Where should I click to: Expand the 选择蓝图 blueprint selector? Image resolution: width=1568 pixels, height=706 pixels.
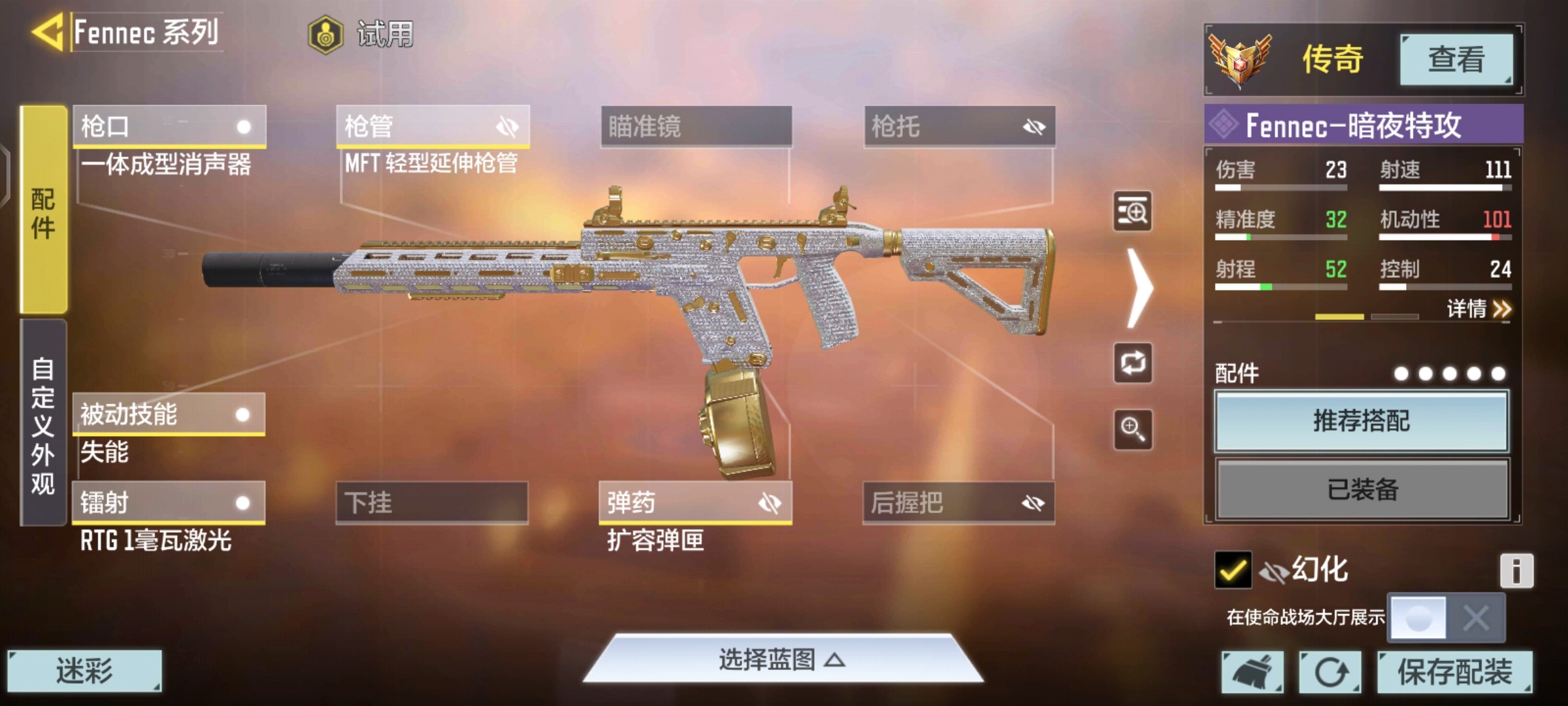(x=782, y=660)
